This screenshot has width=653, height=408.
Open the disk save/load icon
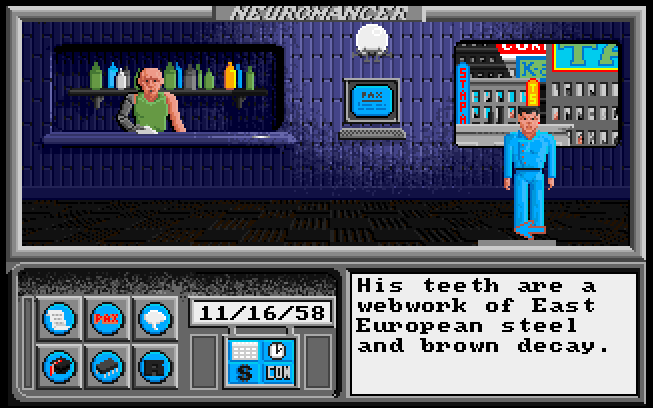[x=152, y=365]
